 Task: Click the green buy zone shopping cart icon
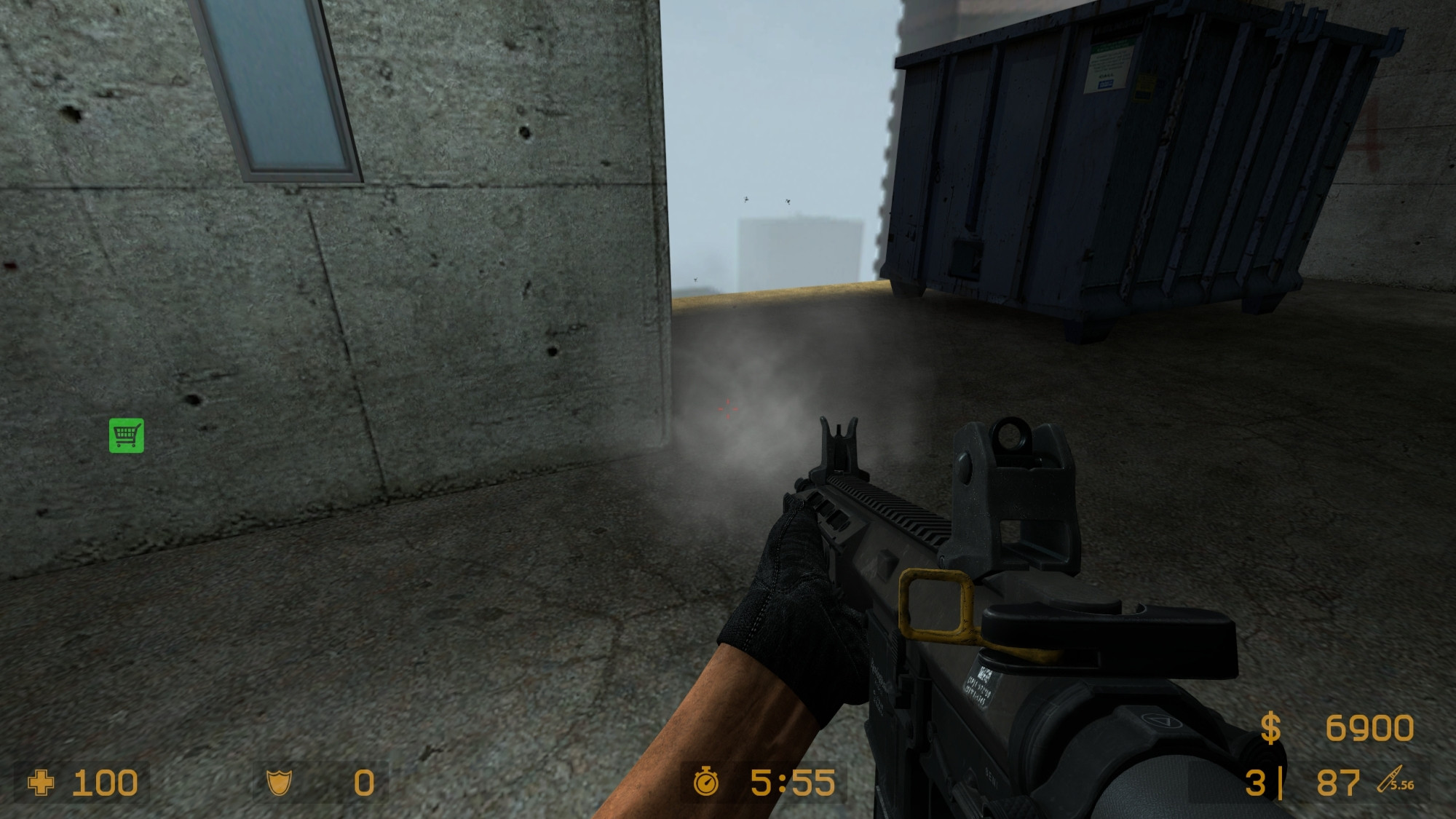pos(127,435)
